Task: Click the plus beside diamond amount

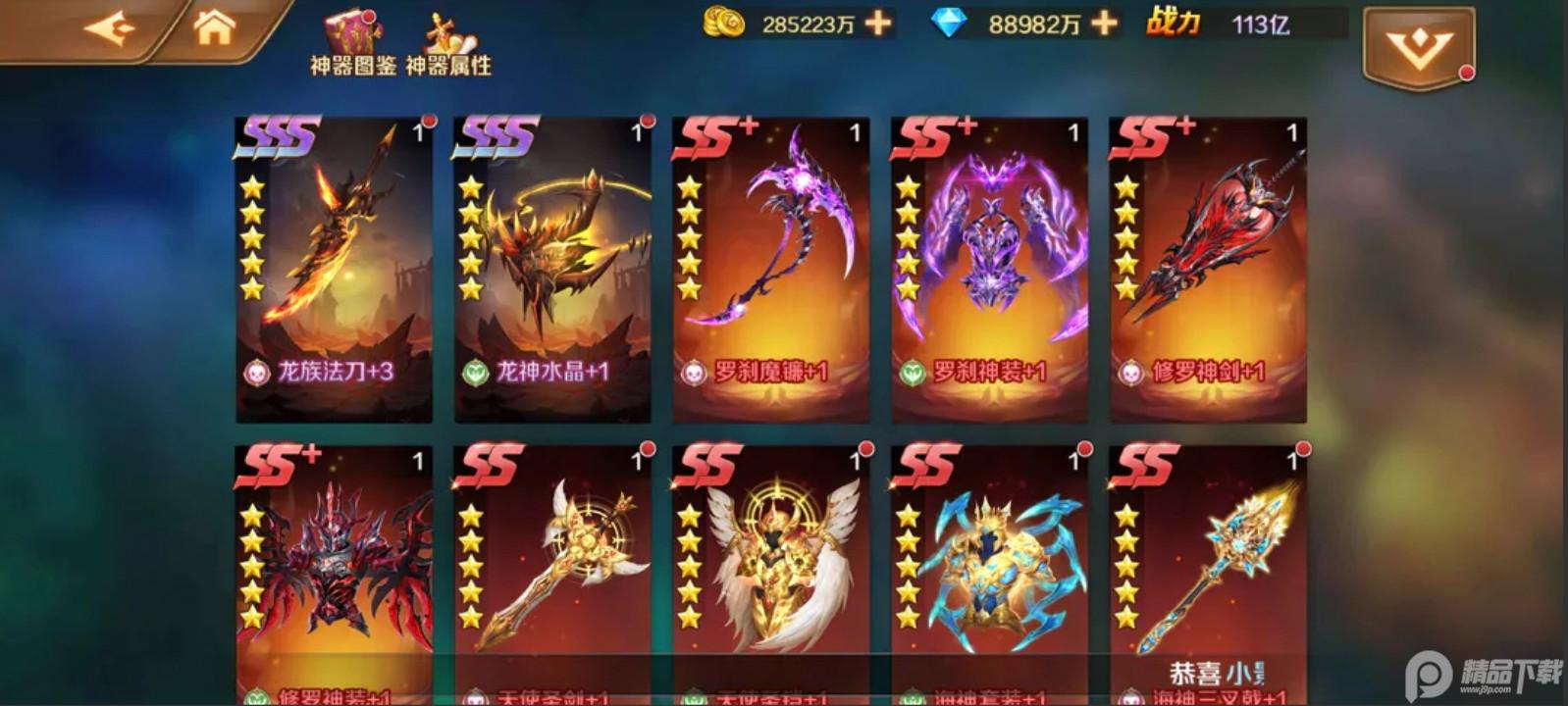Action: [1104, 24]
